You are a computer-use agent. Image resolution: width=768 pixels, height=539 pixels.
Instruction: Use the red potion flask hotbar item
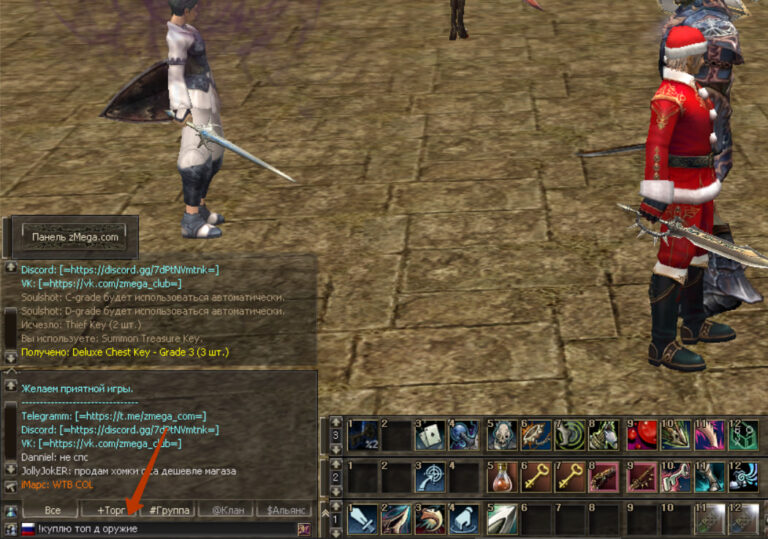[502, 476]
